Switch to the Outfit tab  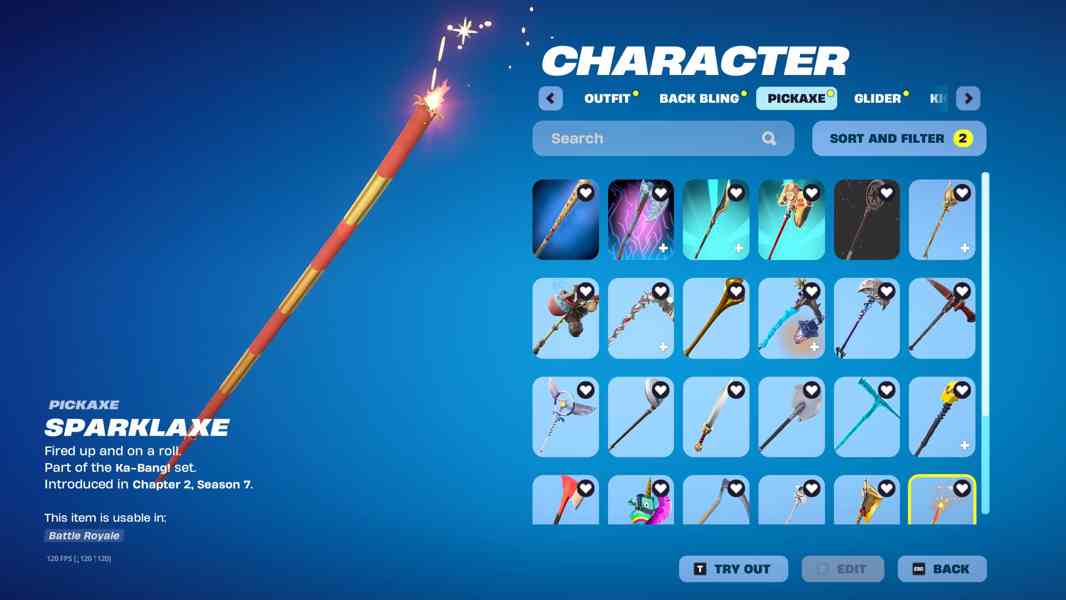[x=607, y=98]
